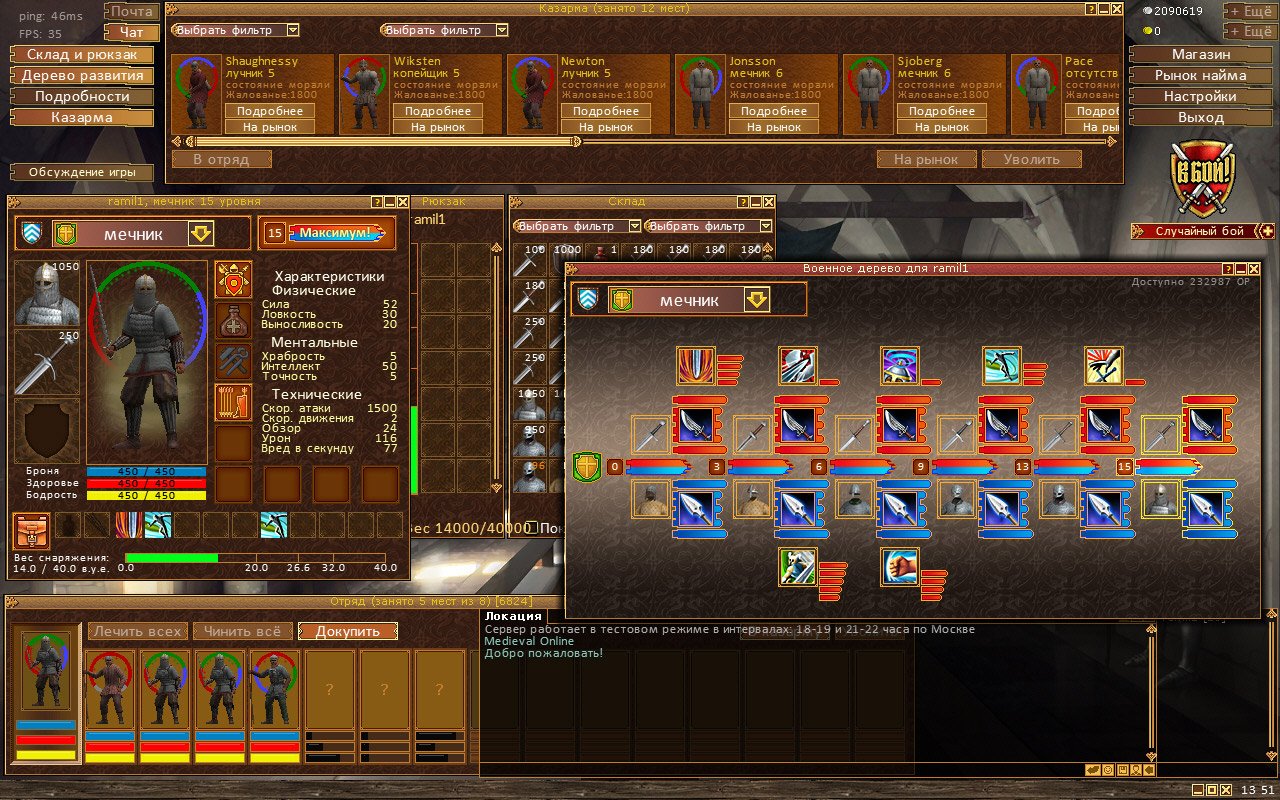Open the Чат chat button
Screen dimensions: 1280x800
click(x=131, y=33)
